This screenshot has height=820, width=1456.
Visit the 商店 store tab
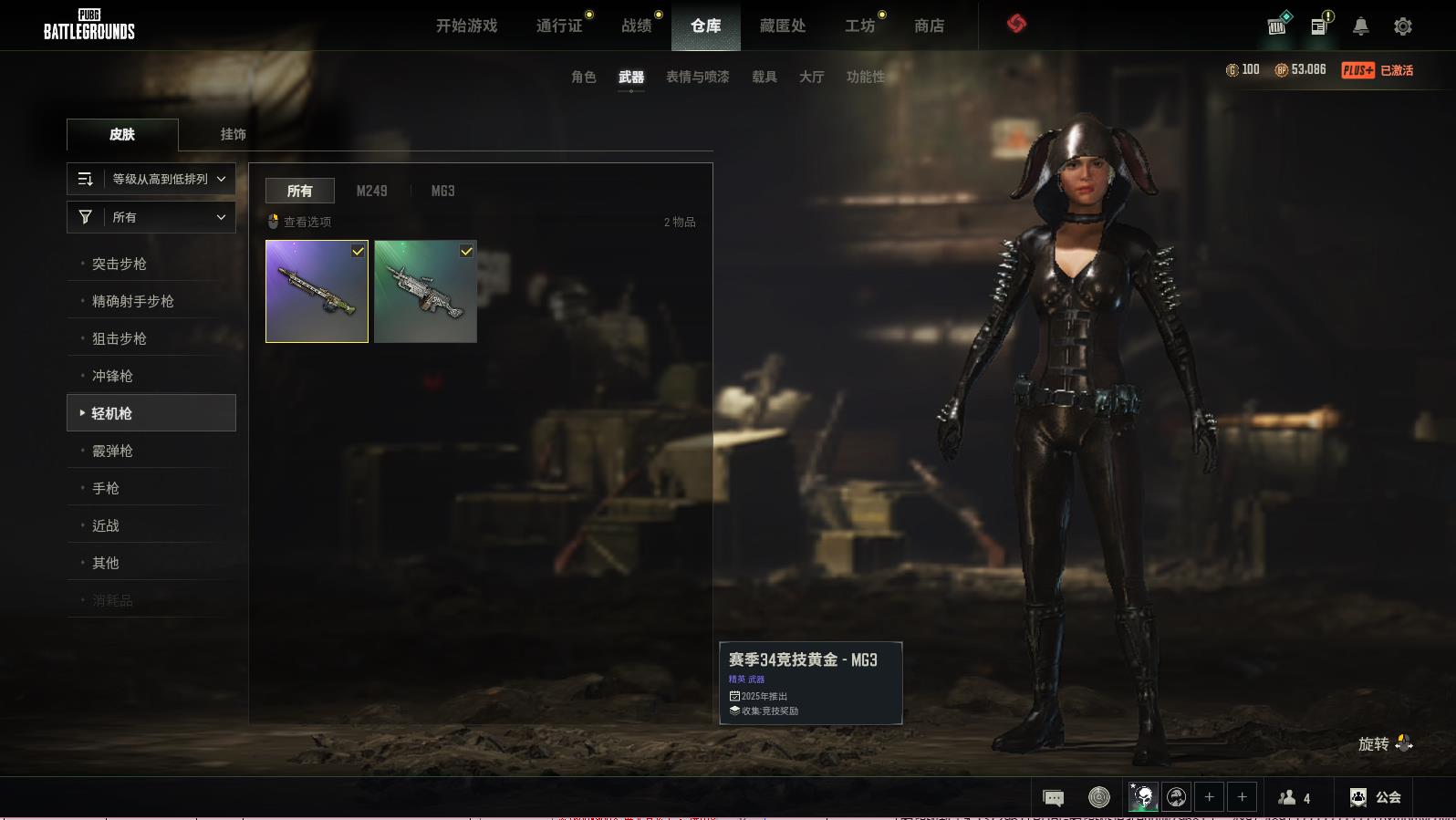tap(929, 26)
